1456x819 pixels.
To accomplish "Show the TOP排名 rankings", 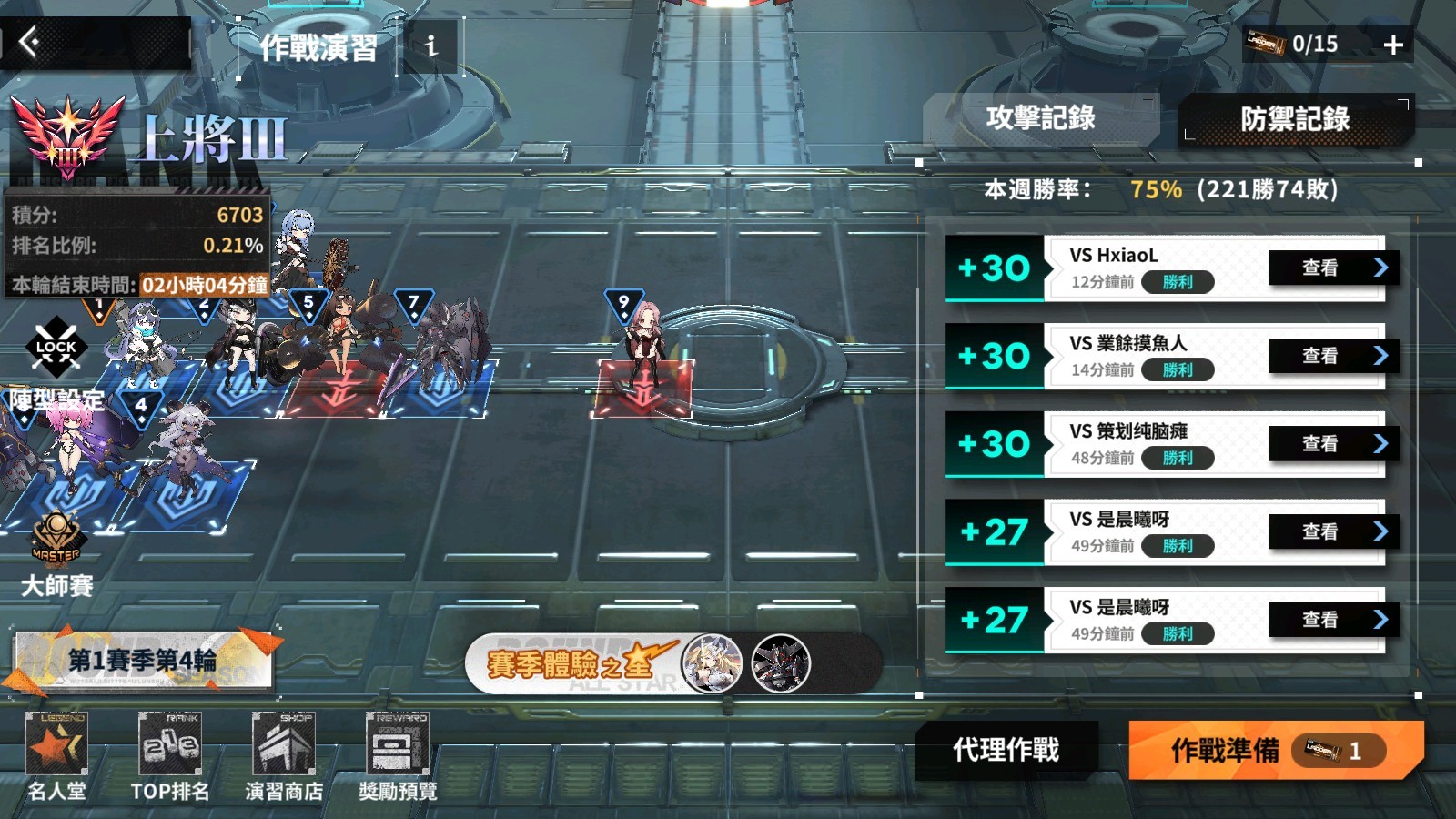I will click(x=170, y=757).
